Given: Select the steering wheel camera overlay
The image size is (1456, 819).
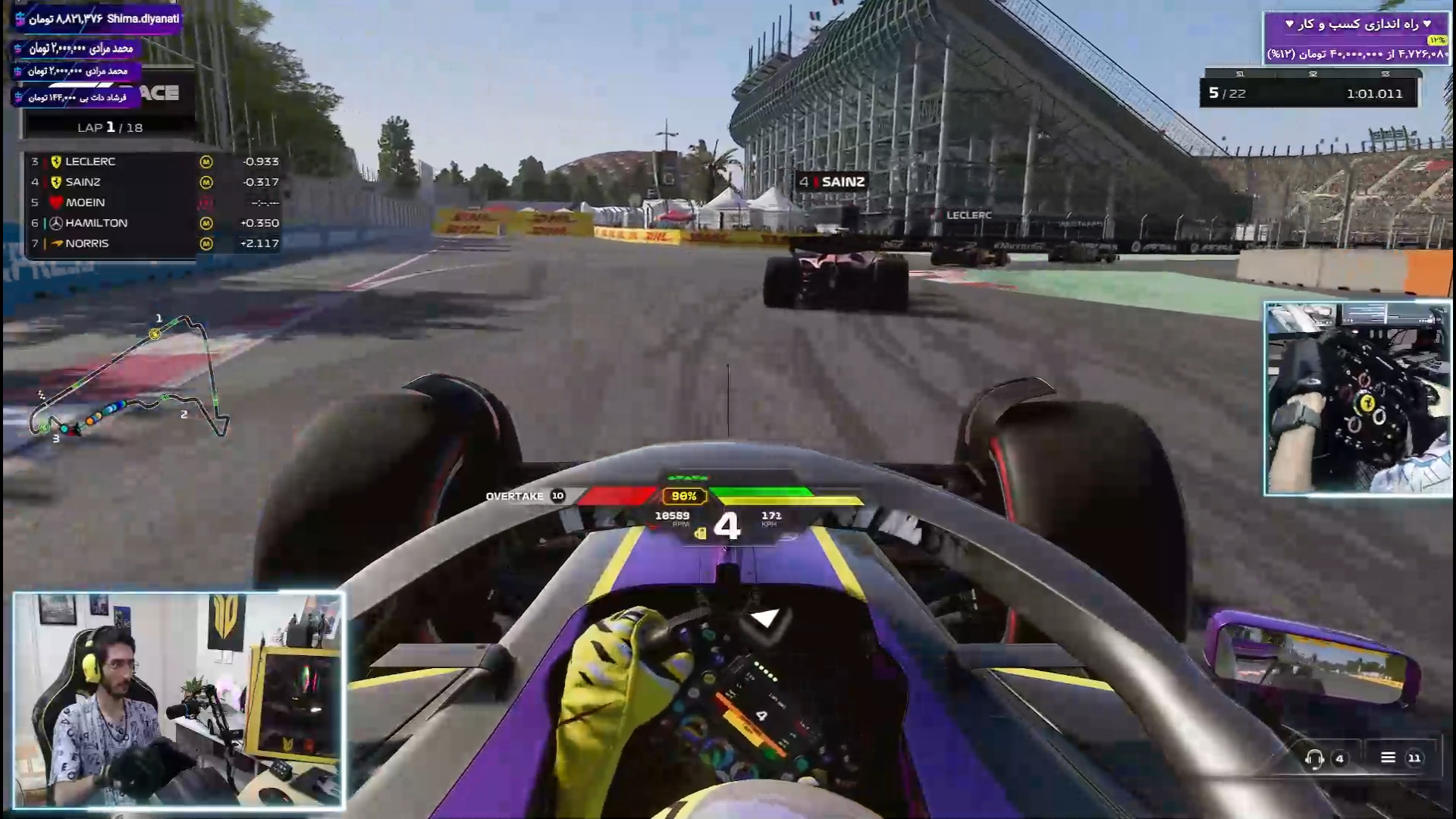Looking at the screenshot, I should [x=1357, y=399].
